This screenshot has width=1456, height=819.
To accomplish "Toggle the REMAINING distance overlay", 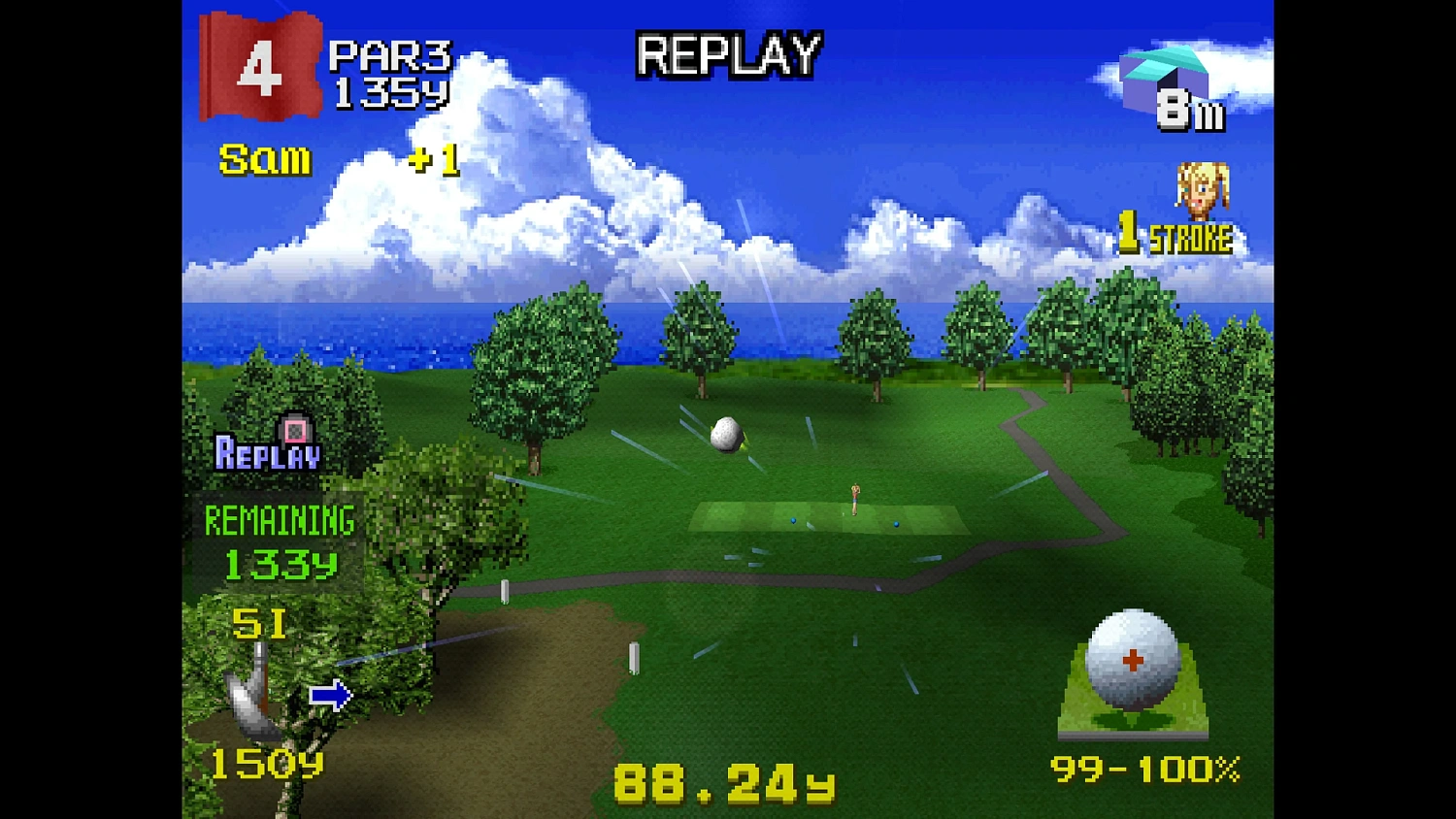I will pos(279,521).
